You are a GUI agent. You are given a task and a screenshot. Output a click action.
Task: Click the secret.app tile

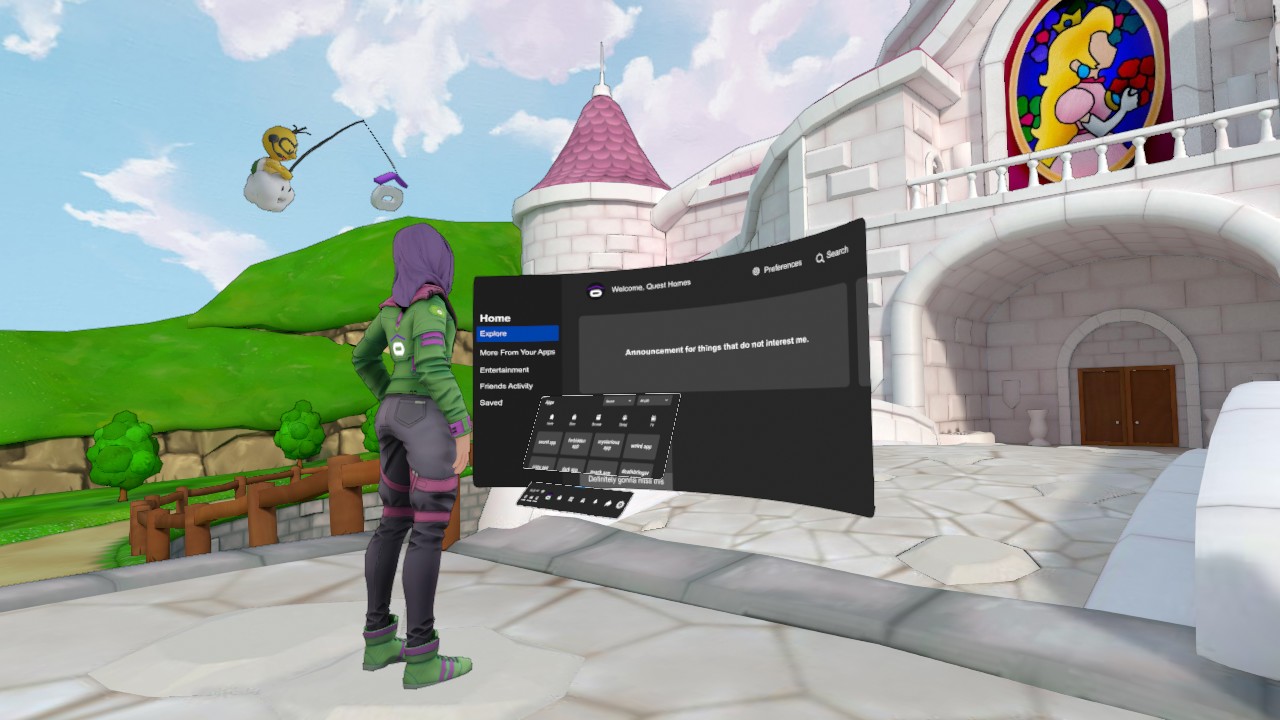click(x=548, y=443)
